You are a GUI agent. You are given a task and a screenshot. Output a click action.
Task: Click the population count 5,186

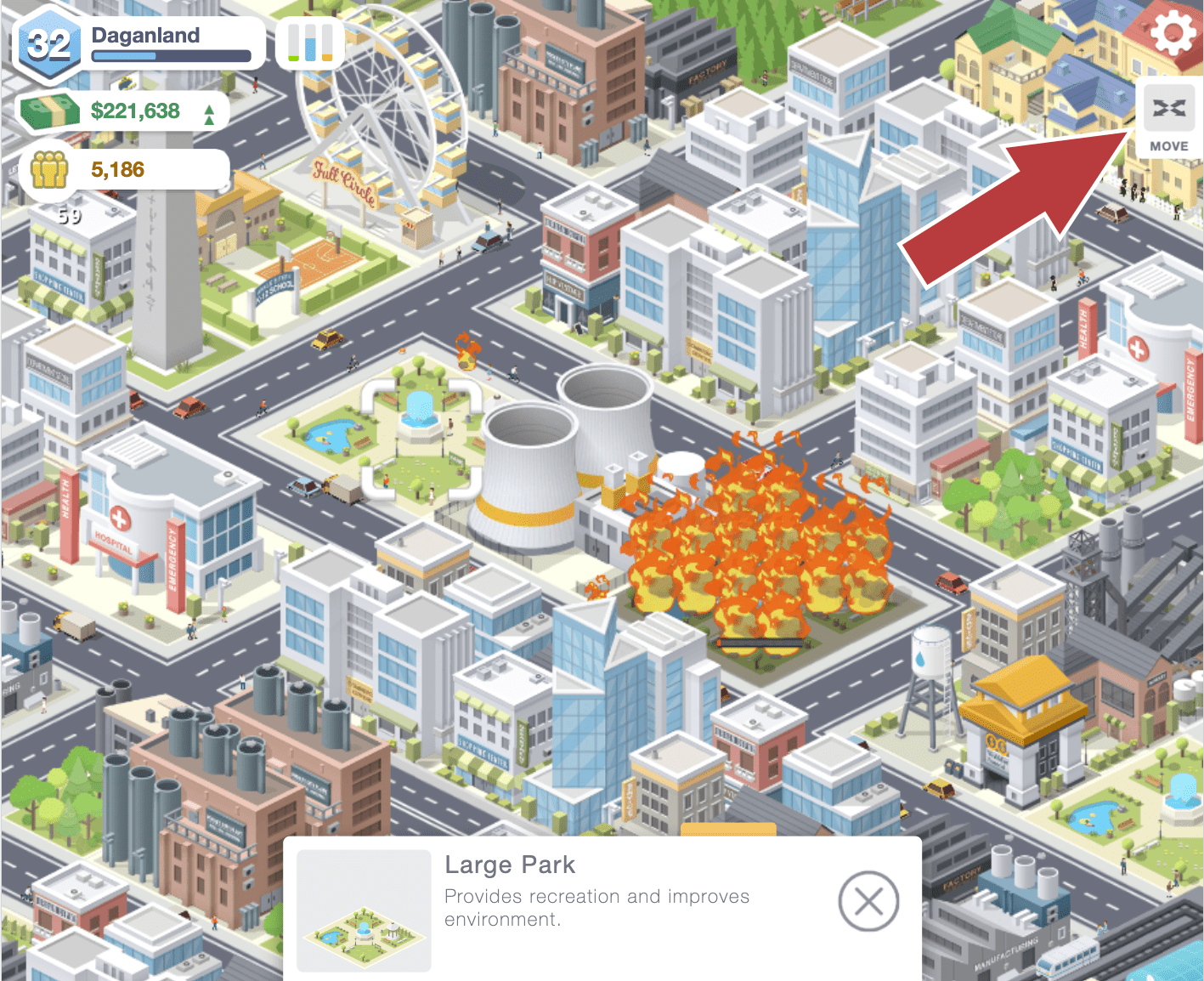(x=118, y=168)
